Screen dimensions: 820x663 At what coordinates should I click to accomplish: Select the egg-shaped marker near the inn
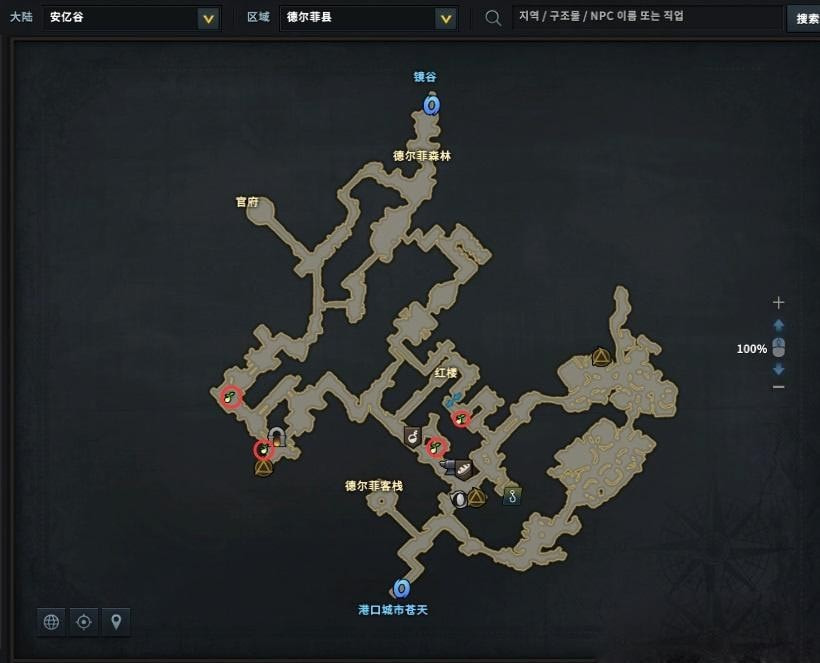(460, 498)
